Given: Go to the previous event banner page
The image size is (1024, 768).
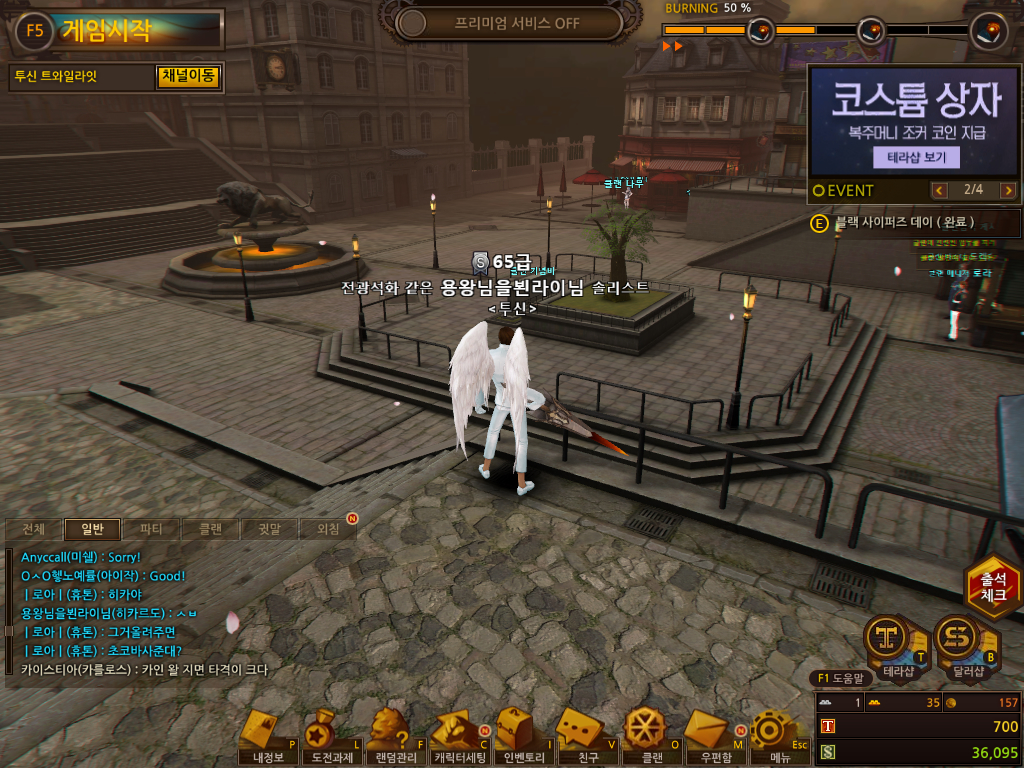Looking at the screenshot, I should coord(939,190).
